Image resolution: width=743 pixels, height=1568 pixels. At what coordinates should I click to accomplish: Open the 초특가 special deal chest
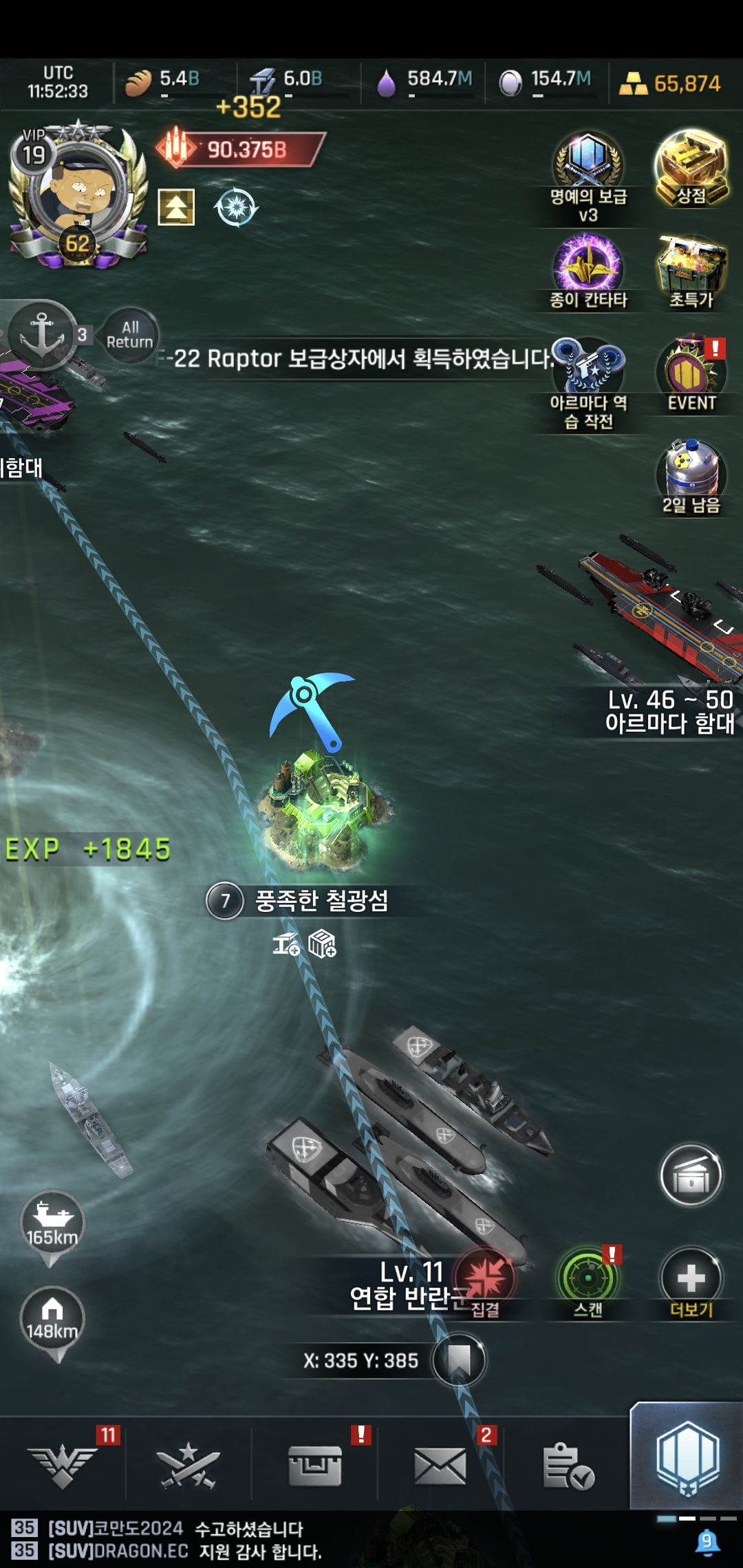(x=691, y=272)
